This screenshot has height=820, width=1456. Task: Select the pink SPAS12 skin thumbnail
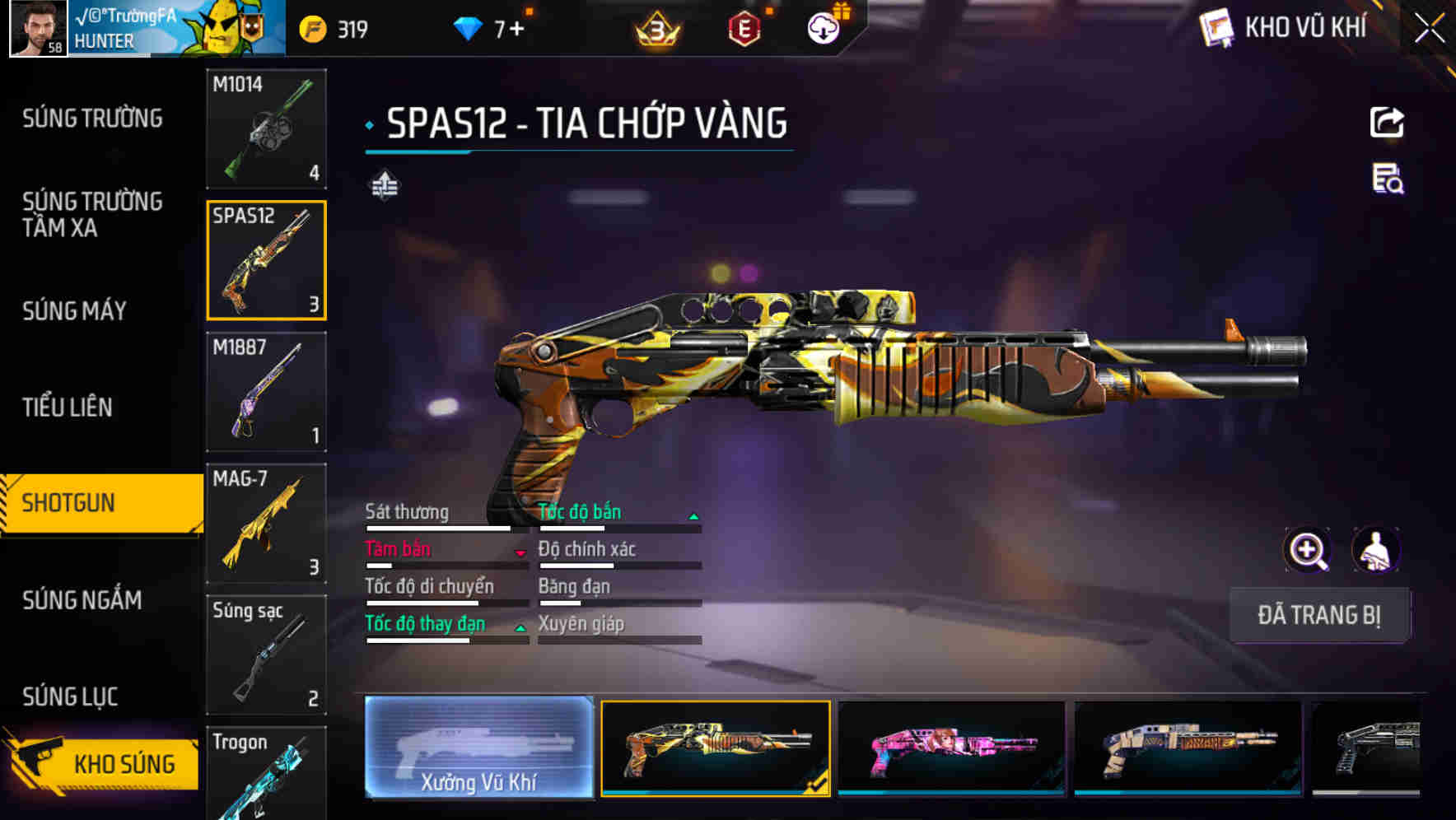tap(951, 748)
